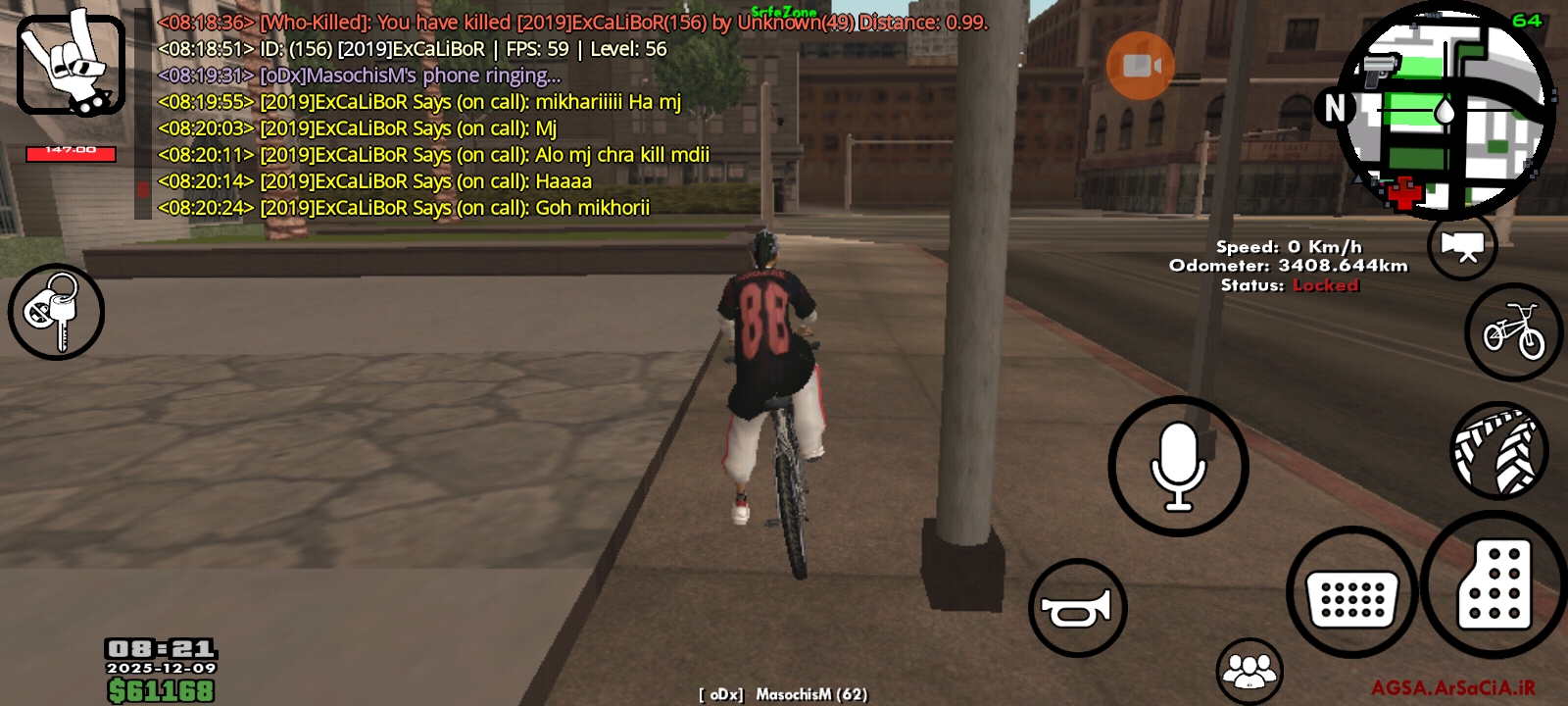Open the players list group icon
Screen dimensions: 1568x706
pos(1249,671)
